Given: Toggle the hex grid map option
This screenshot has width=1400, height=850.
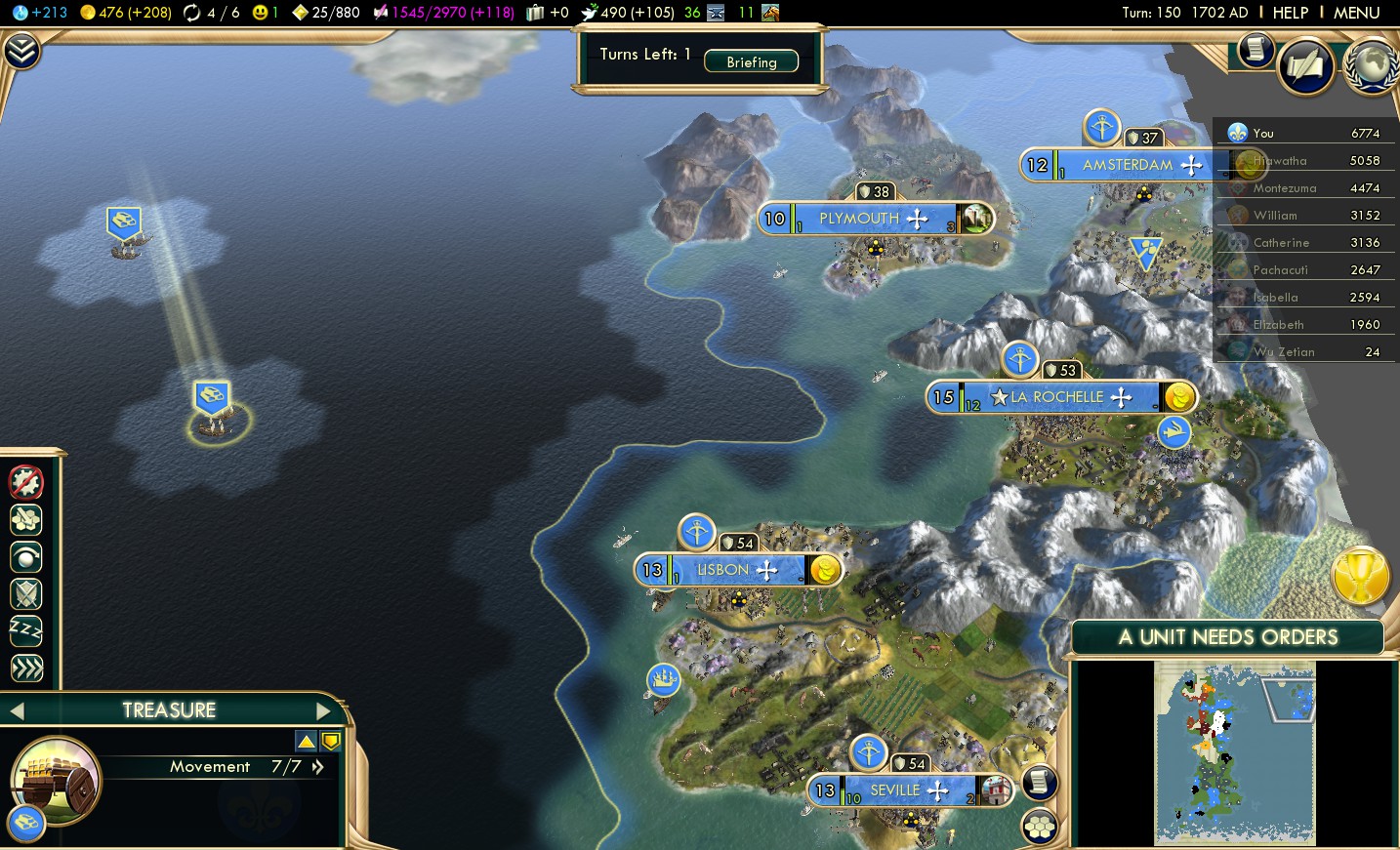Looking at the screenshot, I should pyautogui.click(x=1040, y=827).
